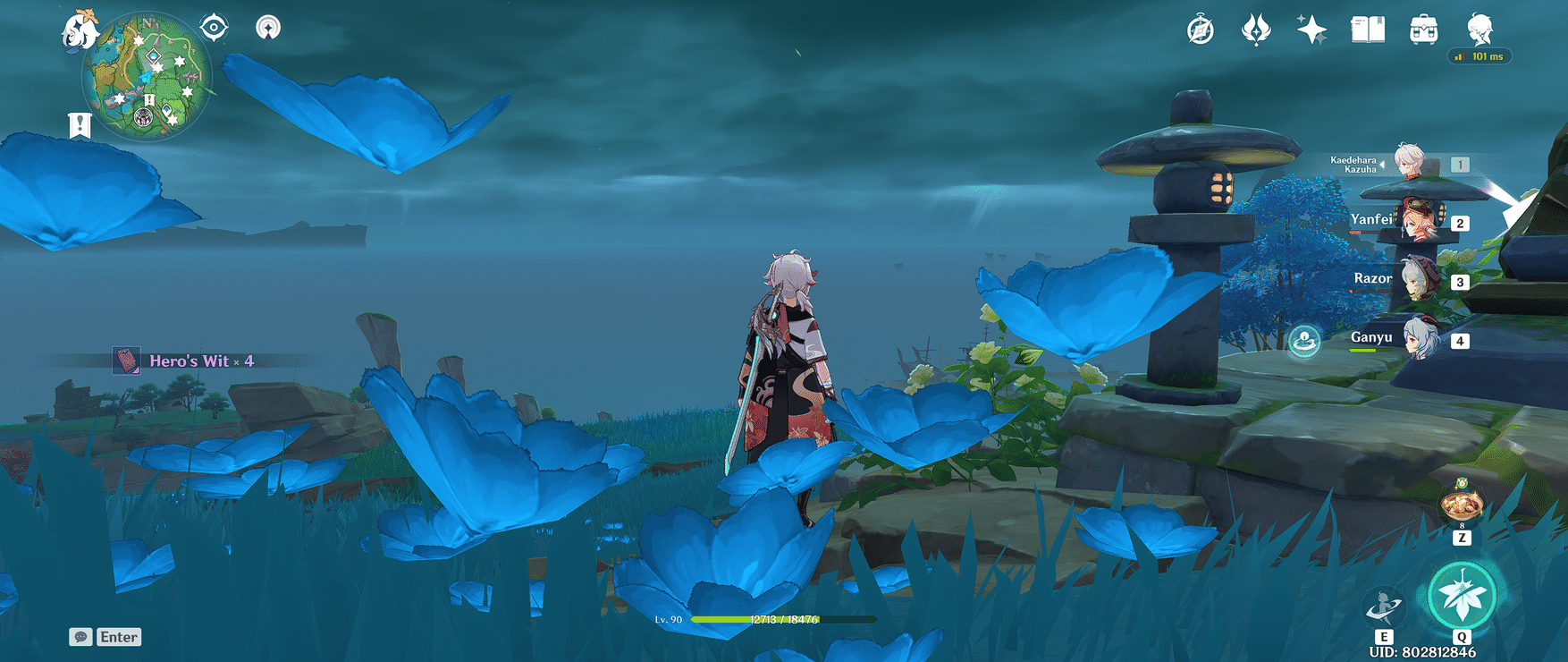Viewport: 1568px width, 662px height.
Task: Open the Battle Pass wings icon
Action: click(1257, 29)
